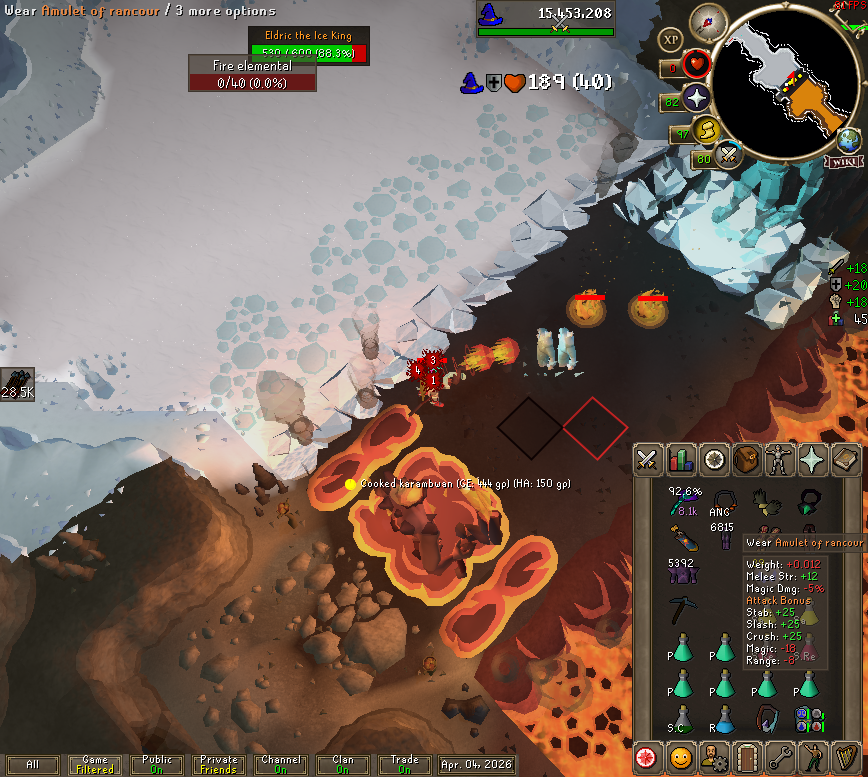Open the Spellbook tab
This screenshot has width=868, height=777.
pos(846,459)
